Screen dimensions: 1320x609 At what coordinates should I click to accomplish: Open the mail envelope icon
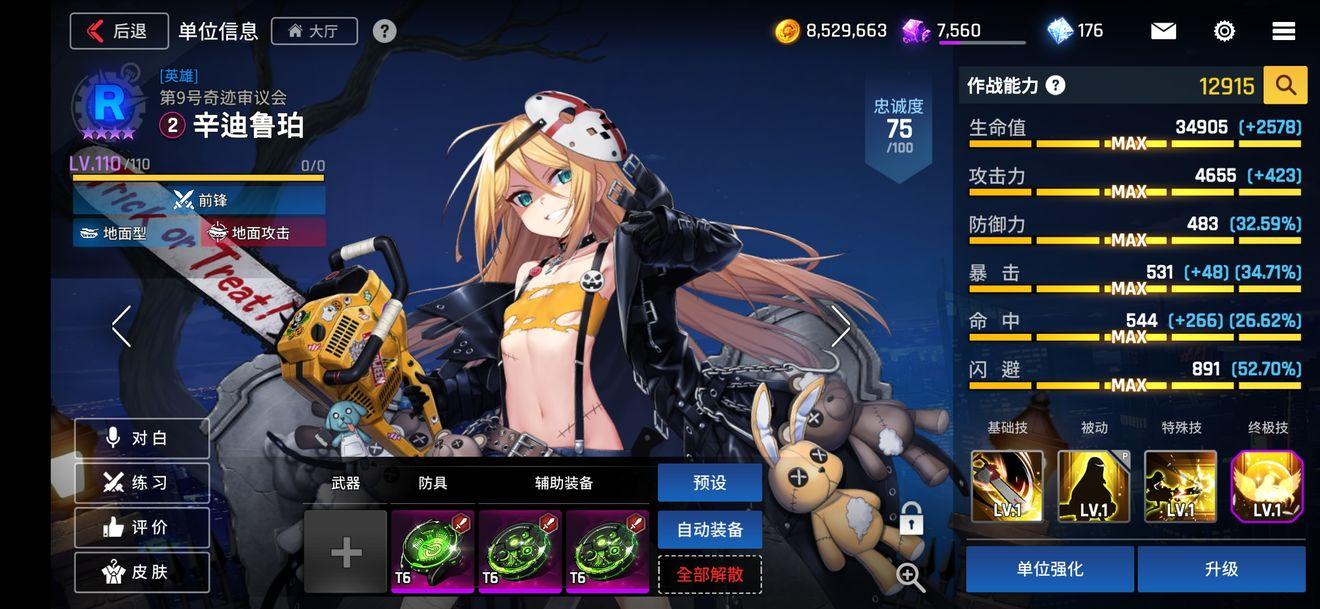(x=1163, y=31)
